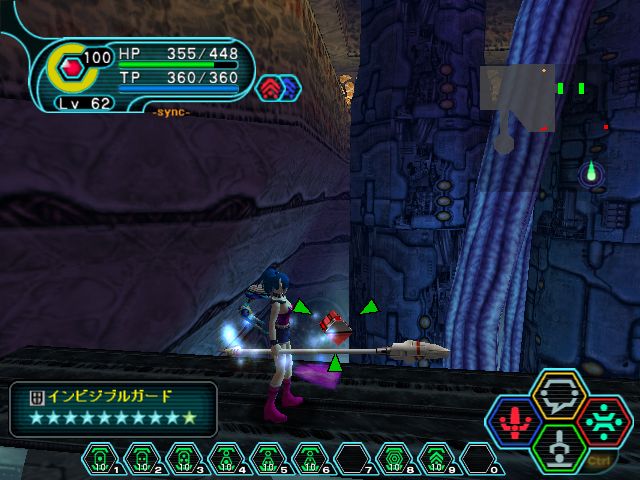Click hotbar slot 6

click(309, 459)
